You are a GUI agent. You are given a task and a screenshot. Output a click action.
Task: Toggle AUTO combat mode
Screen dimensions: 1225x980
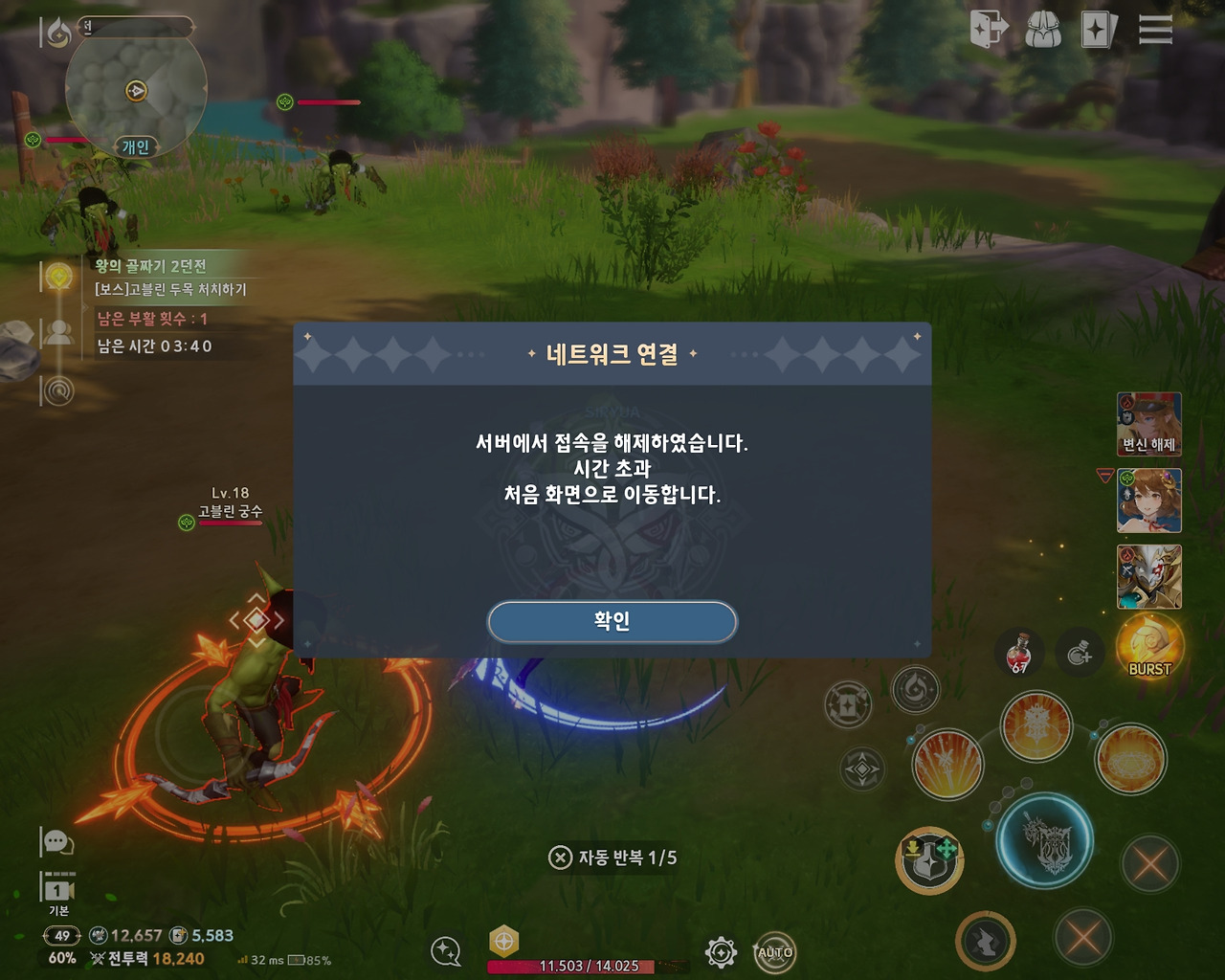[x=776, y=952]
